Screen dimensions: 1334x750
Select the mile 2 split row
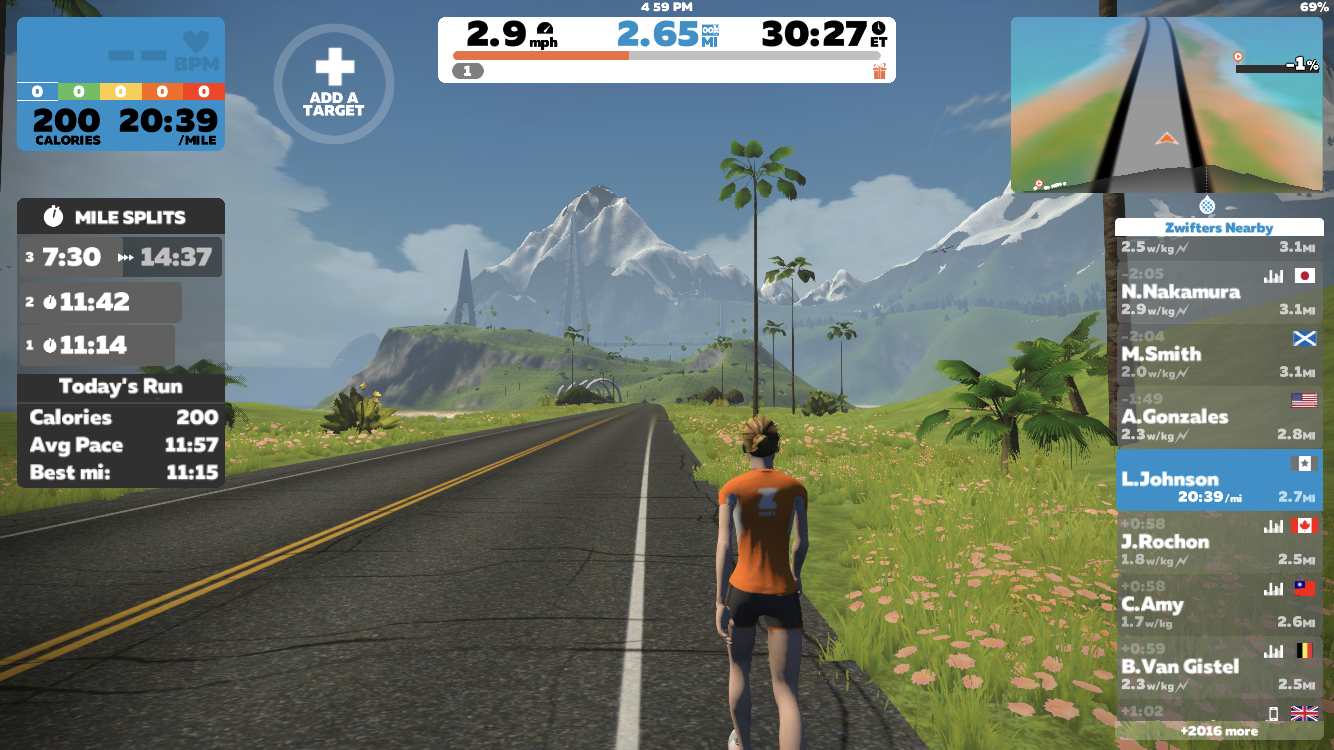click(100, 302)
